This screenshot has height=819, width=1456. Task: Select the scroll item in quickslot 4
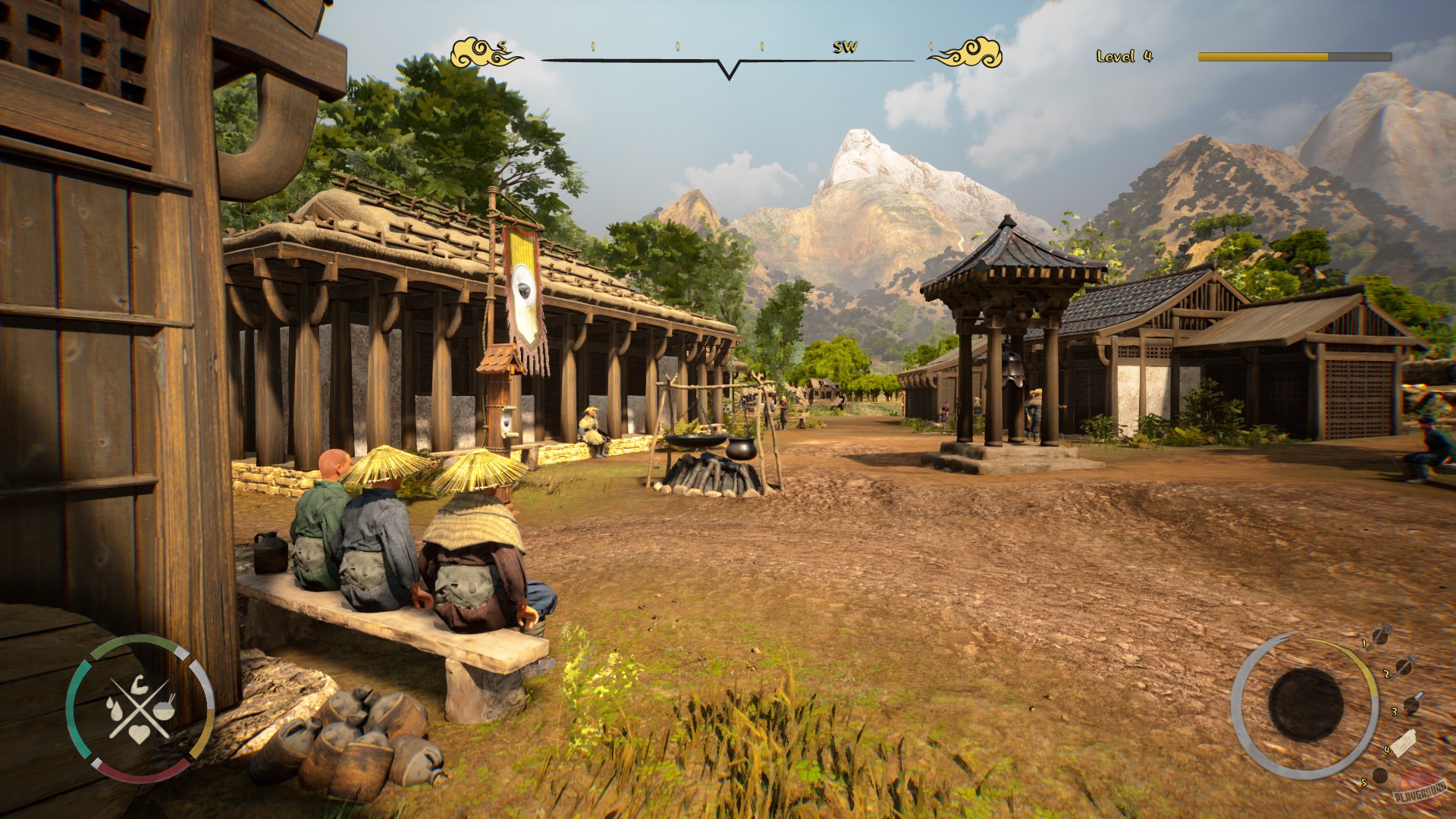(x=1406, y=743)
